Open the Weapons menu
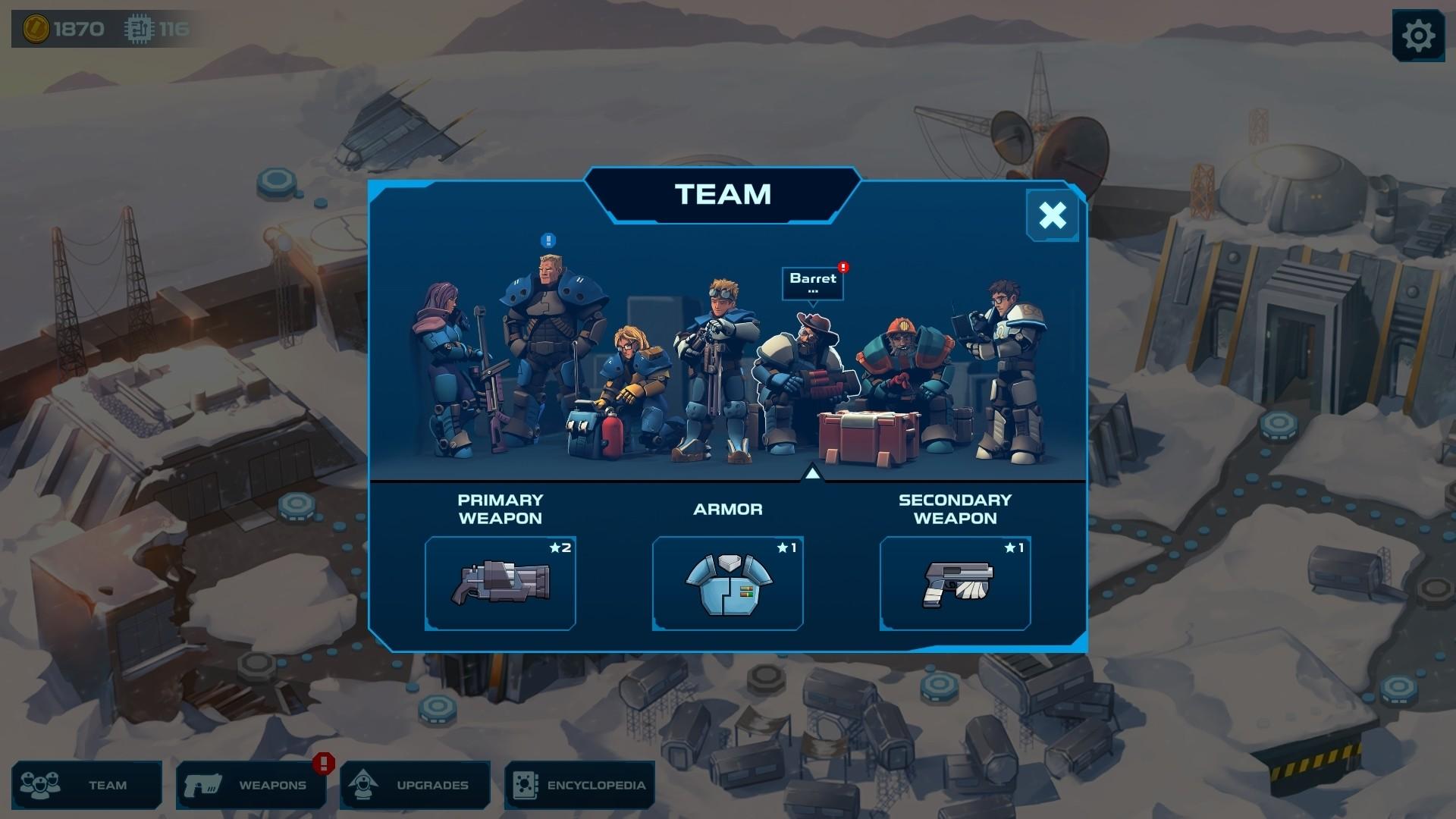This screenshot has width=1456, height=819. click(x=250, y=785)
